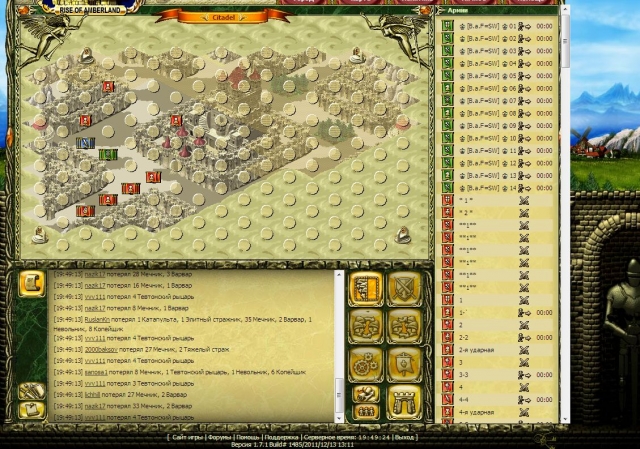Viewport: 640px width, 449px height.
Task: Click the crossed swords shield button
Action: [404, 288]
